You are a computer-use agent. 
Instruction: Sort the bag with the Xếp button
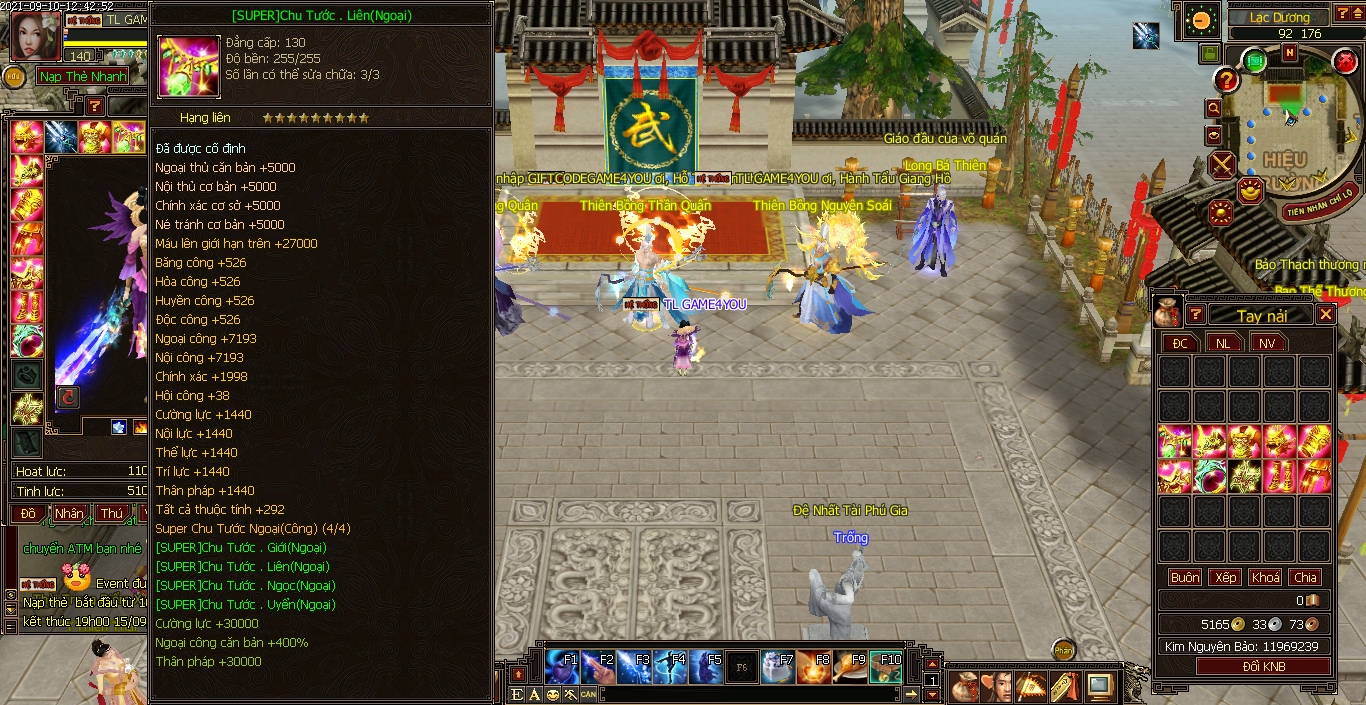[x=1225, y=577]
